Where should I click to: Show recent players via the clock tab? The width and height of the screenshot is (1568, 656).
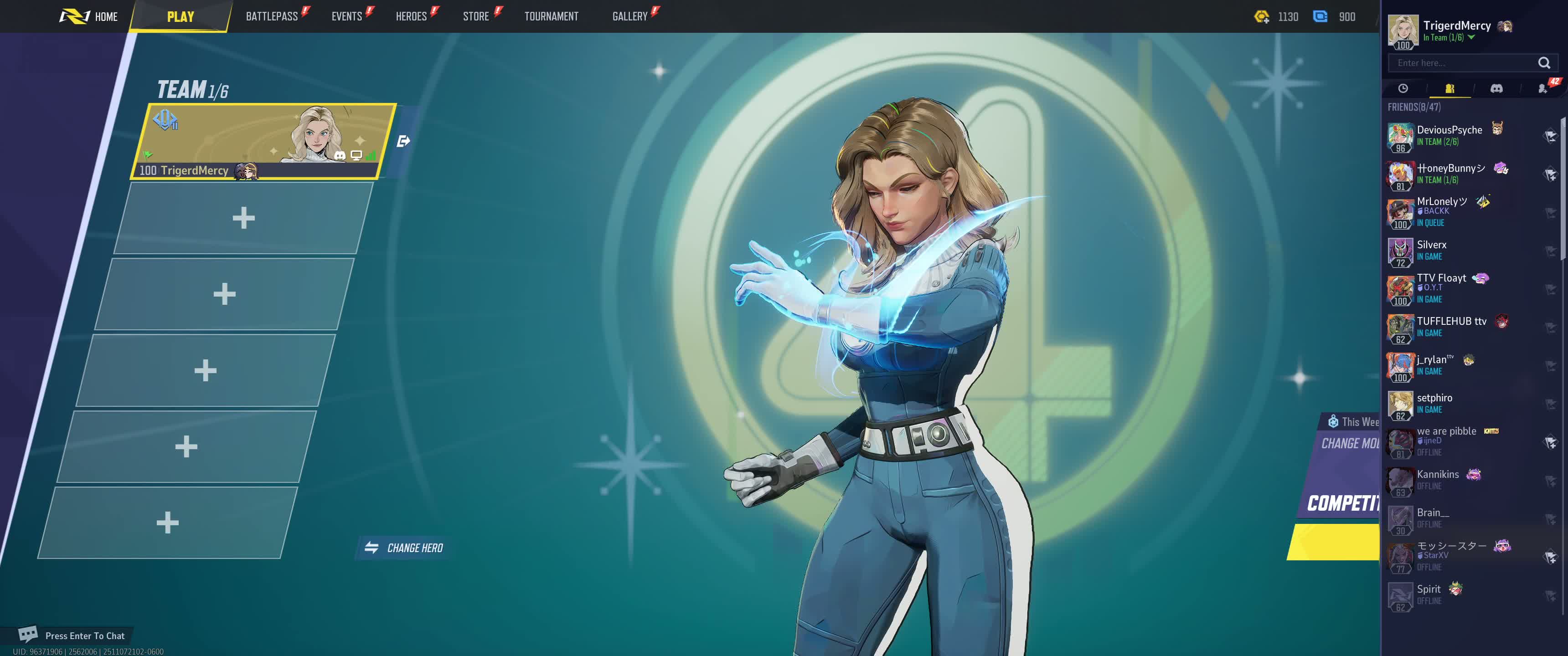click(x=1403, y=89)
